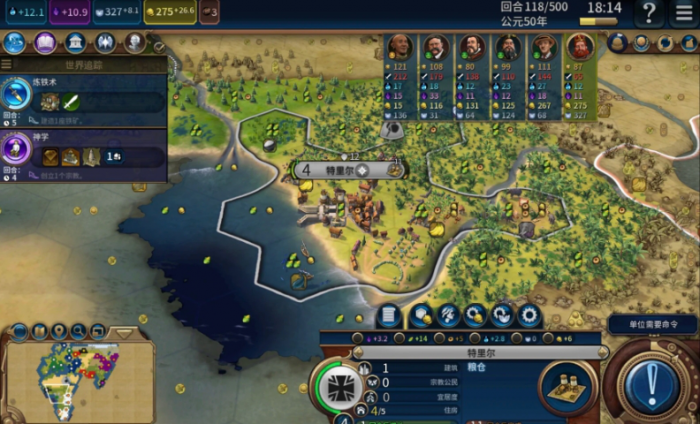Open the granary (粮仓) production item

[x=567, y=386]
